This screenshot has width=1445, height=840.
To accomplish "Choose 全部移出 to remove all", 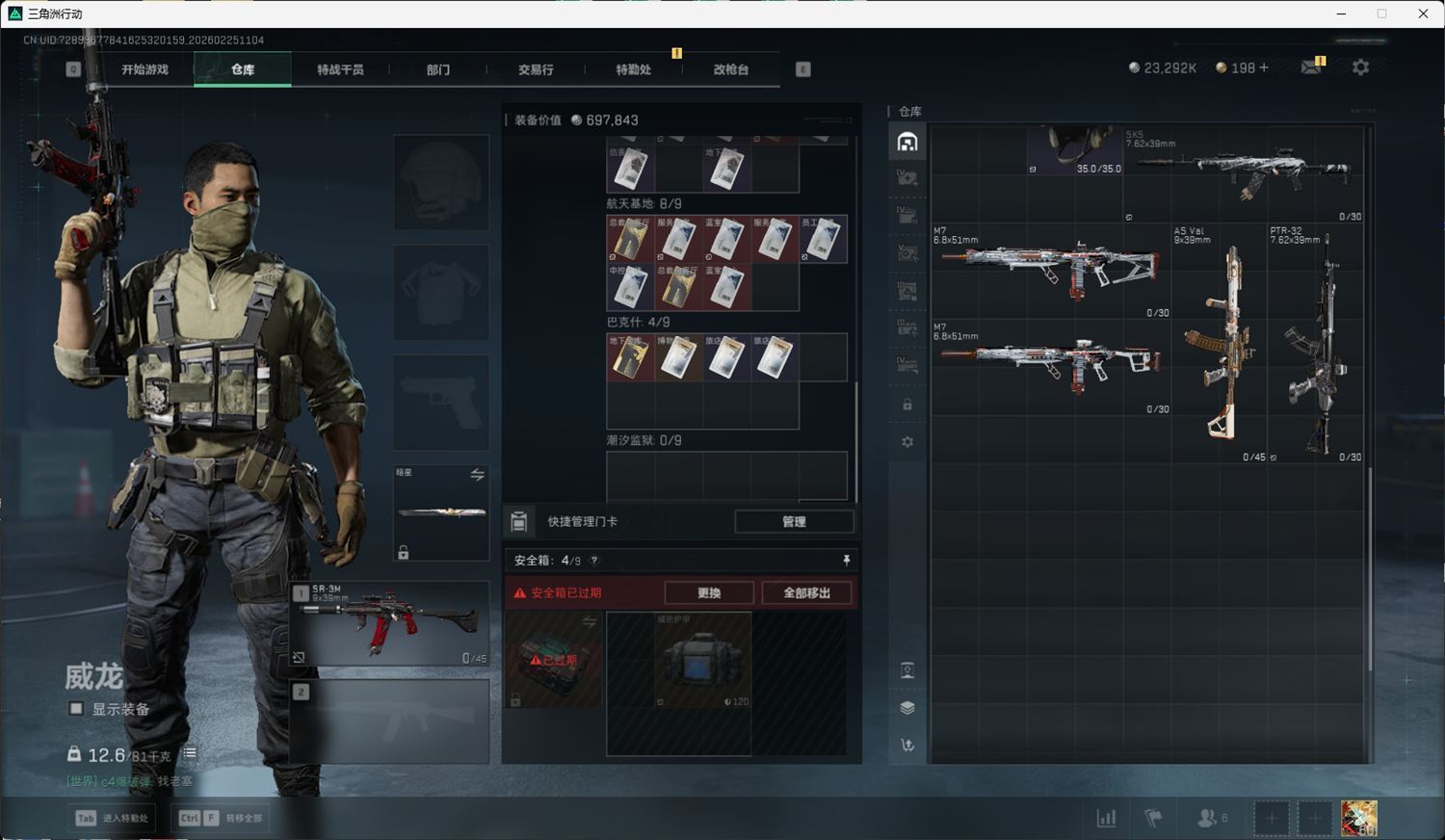I will pos(806,592).
